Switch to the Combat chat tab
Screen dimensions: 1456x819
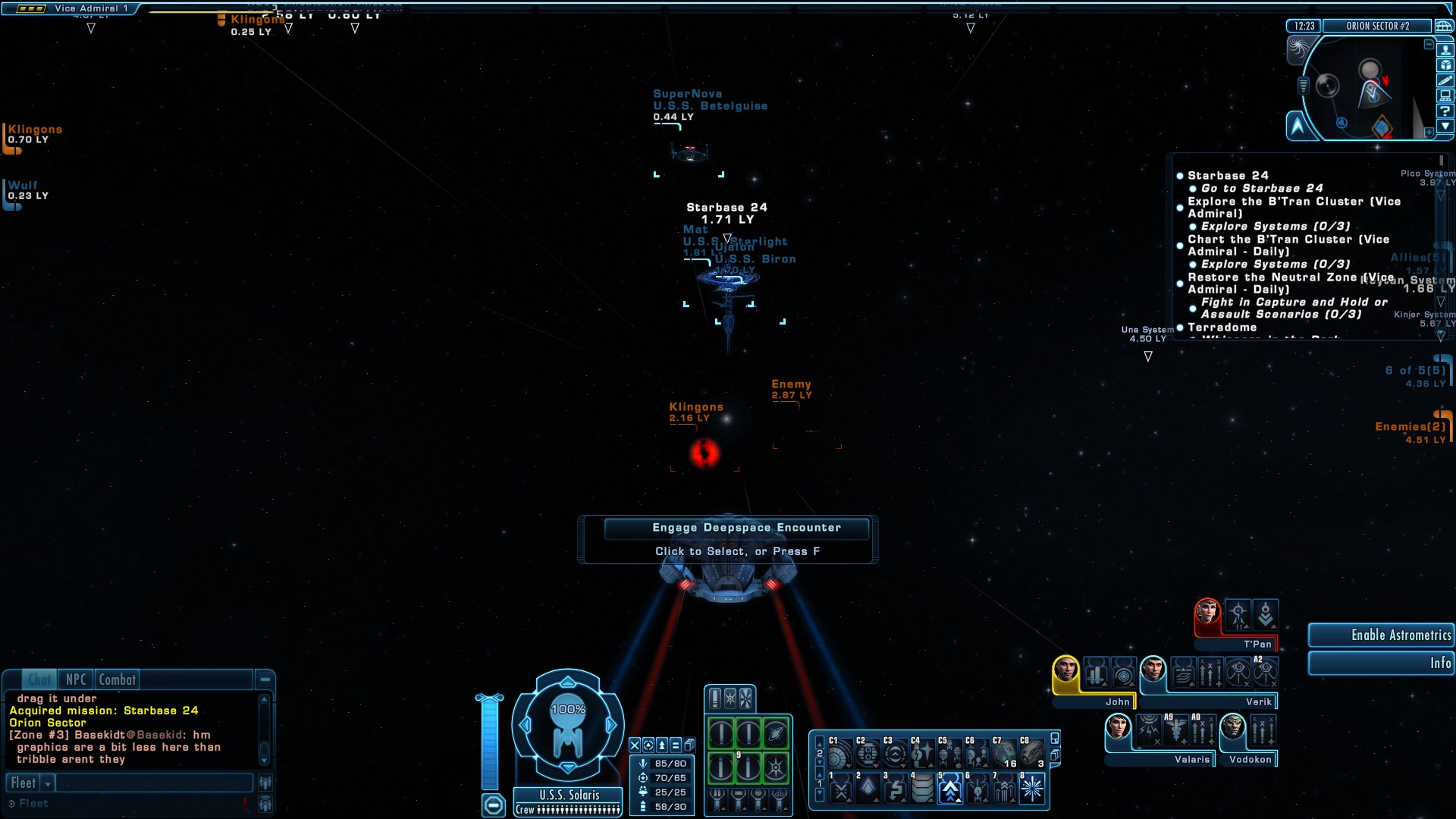(117, 679)
